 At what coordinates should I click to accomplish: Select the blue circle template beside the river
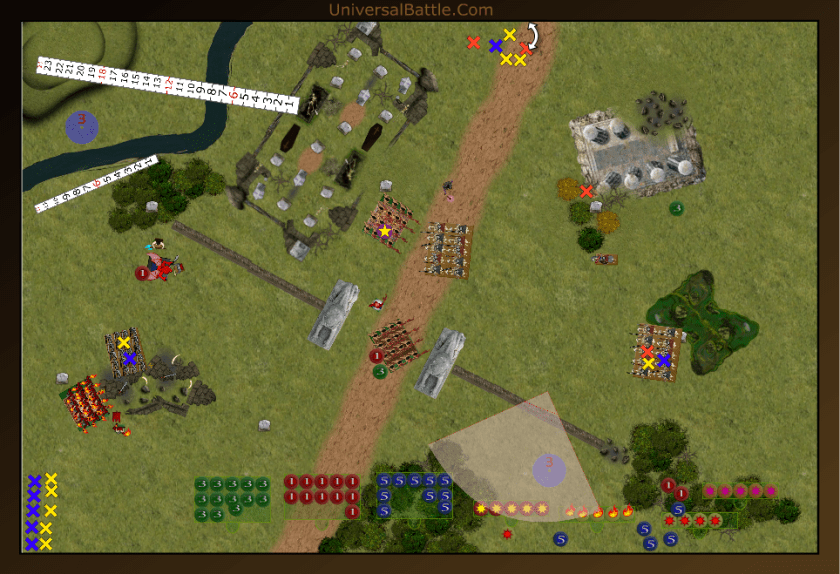click(x=82, y=126)
